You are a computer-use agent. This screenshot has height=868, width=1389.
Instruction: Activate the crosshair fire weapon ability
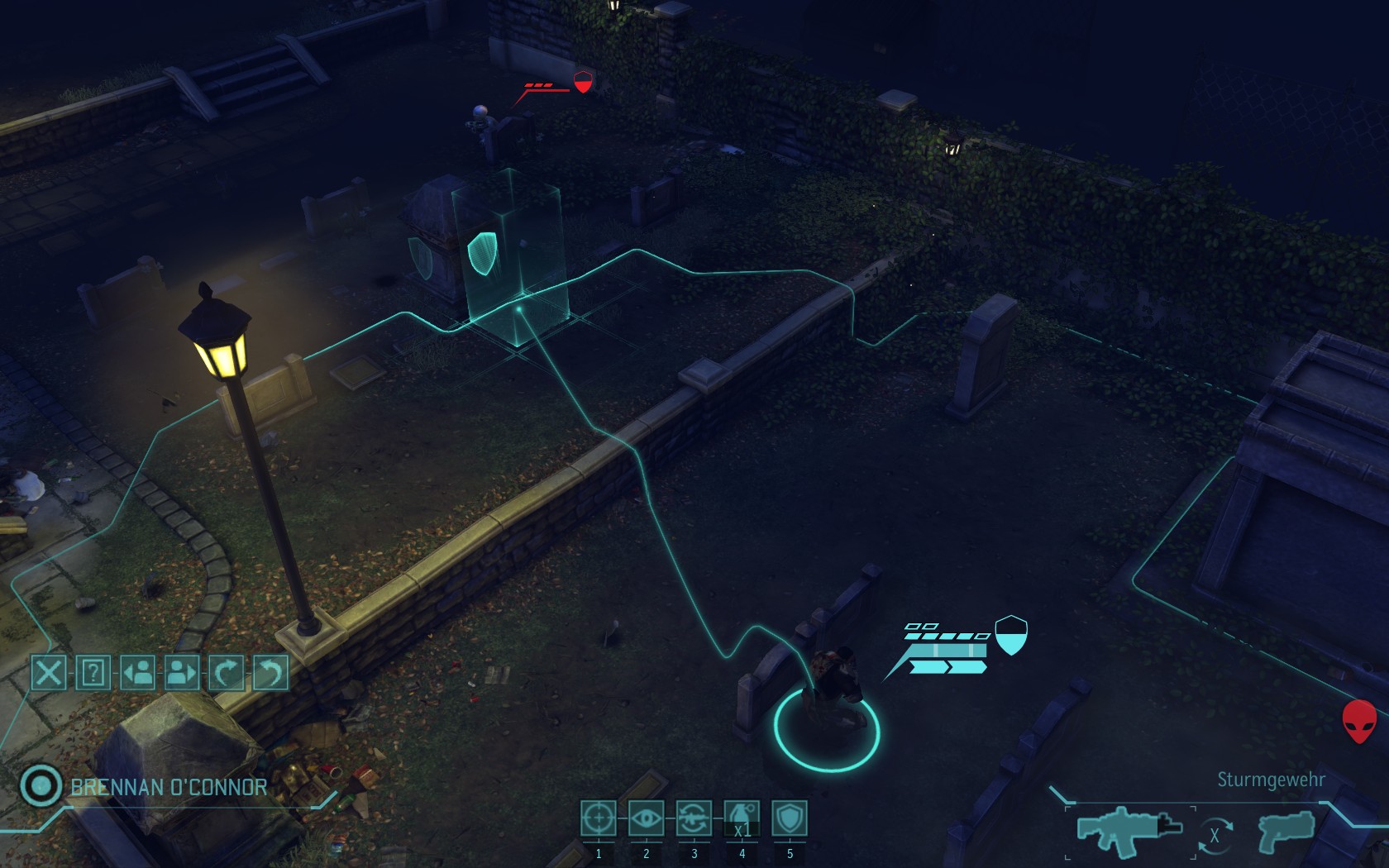(x=598, y=818)
